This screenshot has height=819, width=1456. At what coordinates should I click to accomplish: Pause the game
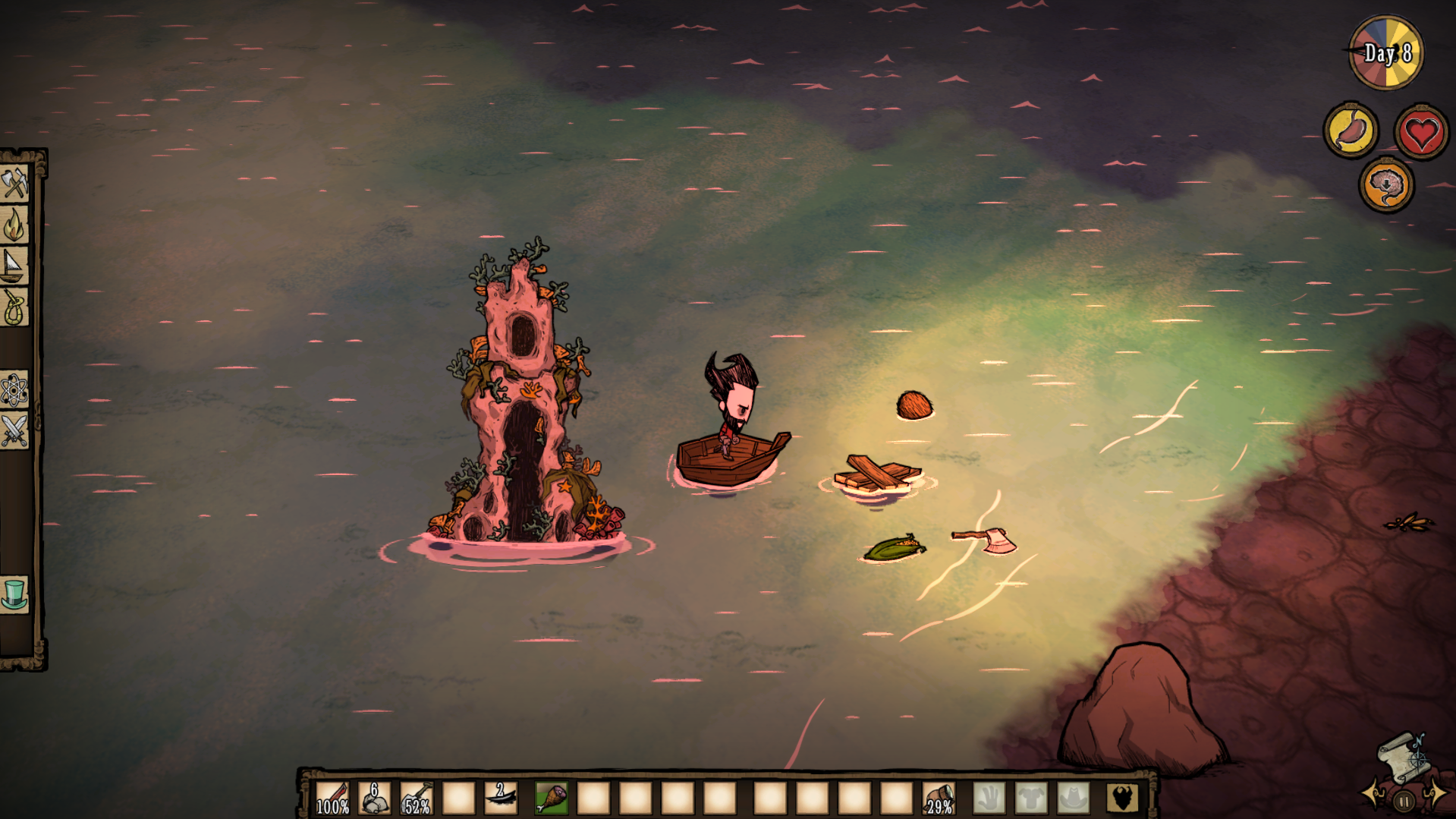click(x=1404, y=801)
